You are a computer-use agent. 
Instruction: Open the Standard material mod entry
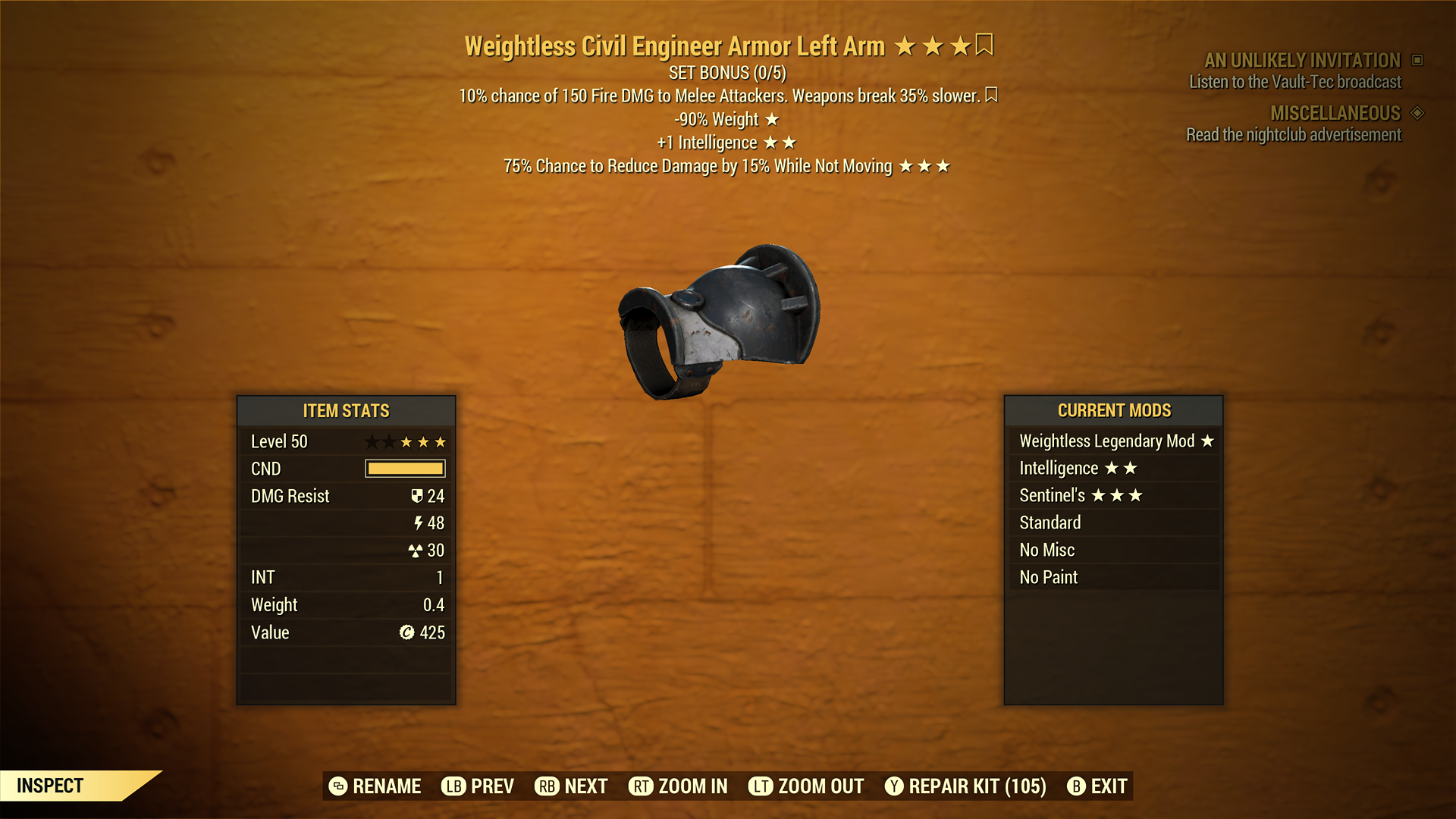(x=1050, y=522)
